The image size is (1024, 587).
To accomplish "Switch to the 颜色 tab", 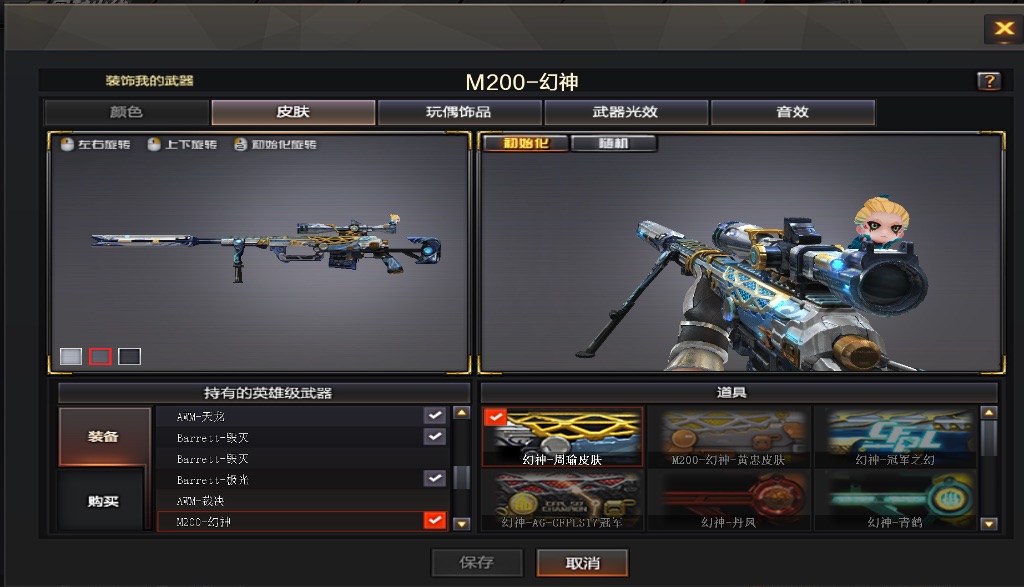I will click(126, 112).
